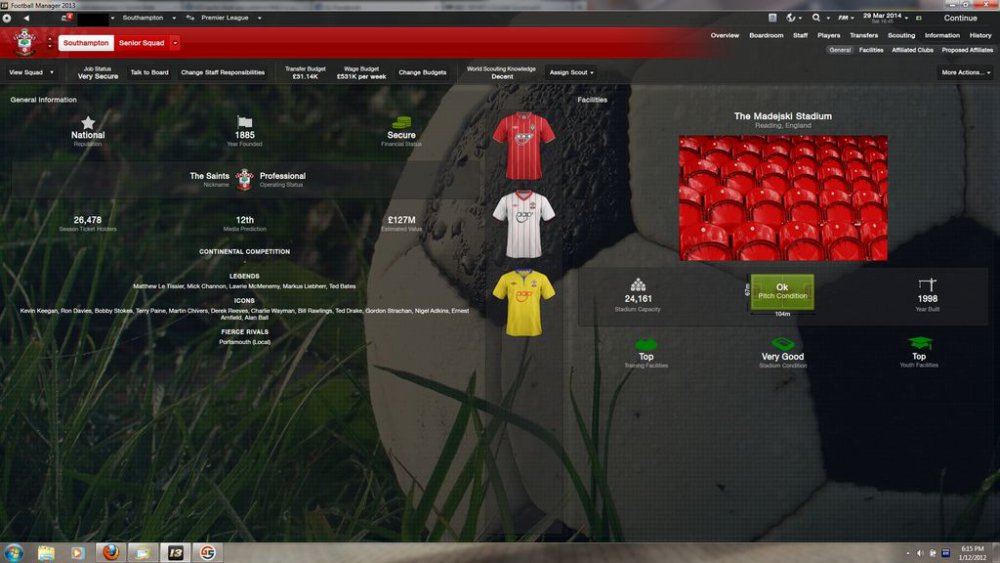Go to the Staff menu

tap(800, 36)
